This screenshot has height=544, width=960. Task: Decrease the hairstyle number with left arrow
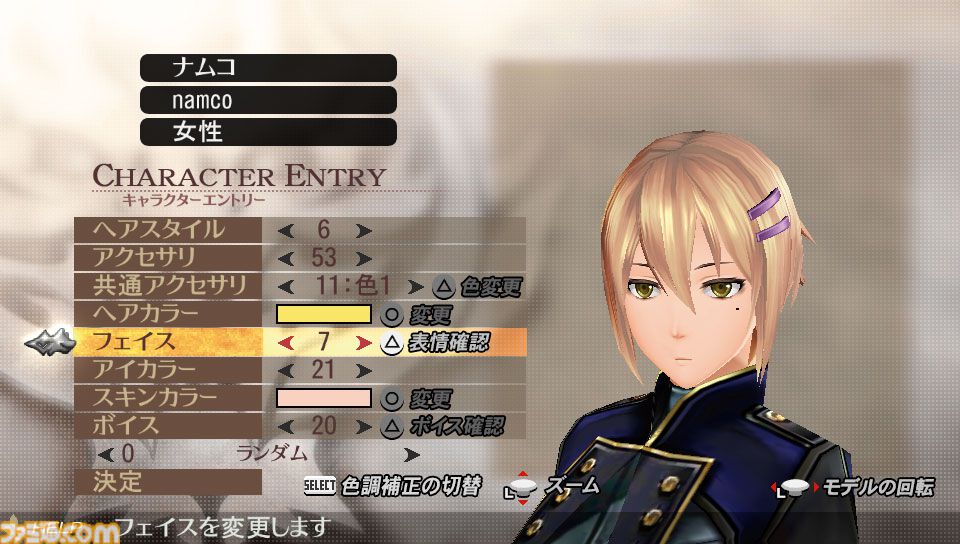[x=286, y=230]
